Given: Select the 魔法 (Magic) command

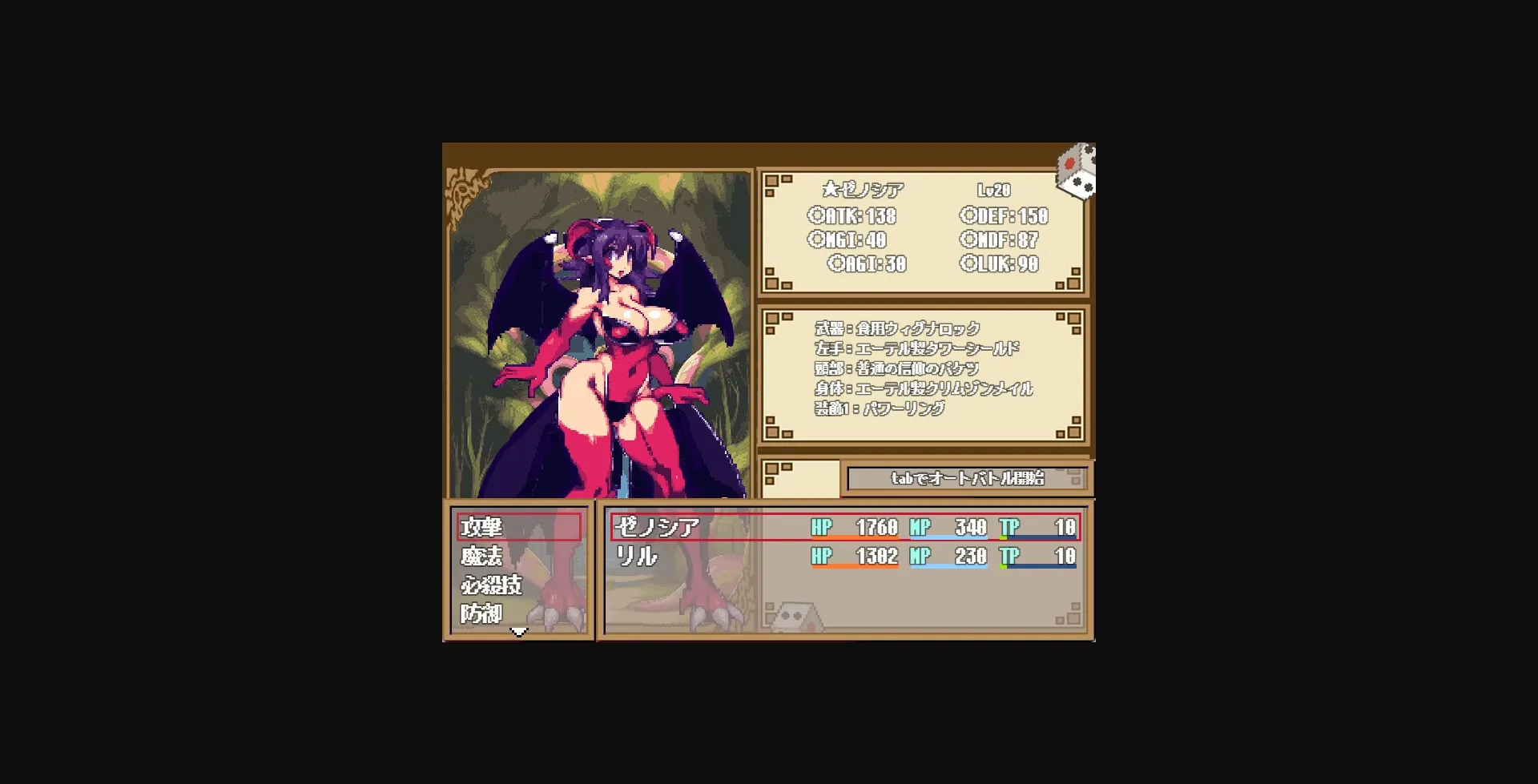Looking at the screenshot, I should pyautogui.click(x=481, y=556).
